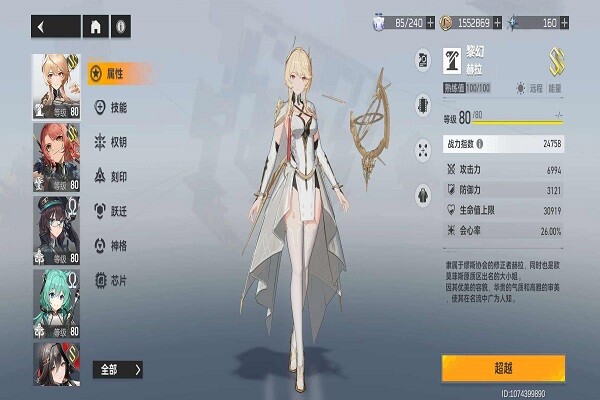Choose the 芯片 chip tab
The width and height of the screenshot is (600, 400).
click(118, 280)
